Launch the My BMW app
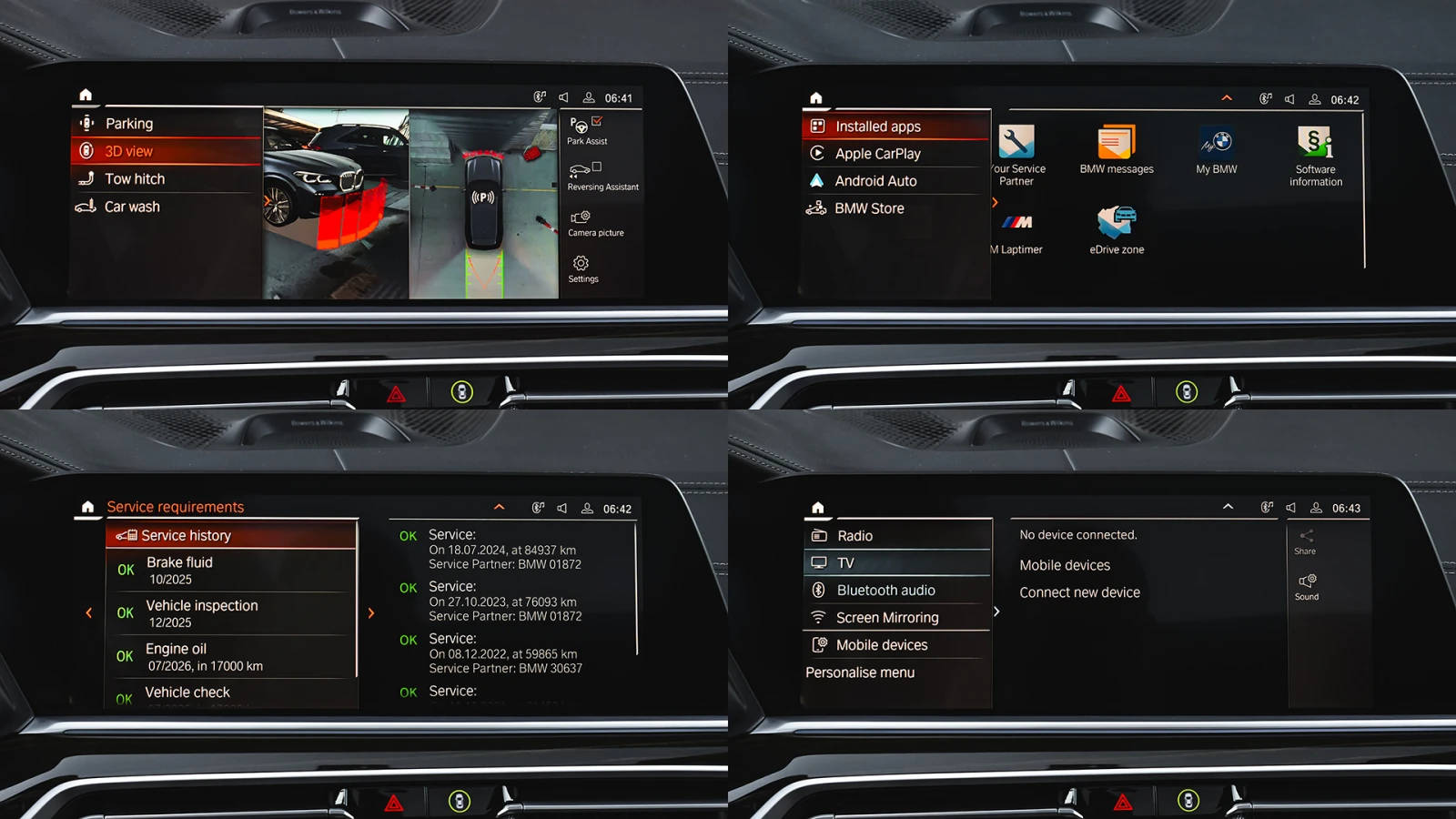The image size is (1456, 819). pyautogui.click(x=1217, y=149)
